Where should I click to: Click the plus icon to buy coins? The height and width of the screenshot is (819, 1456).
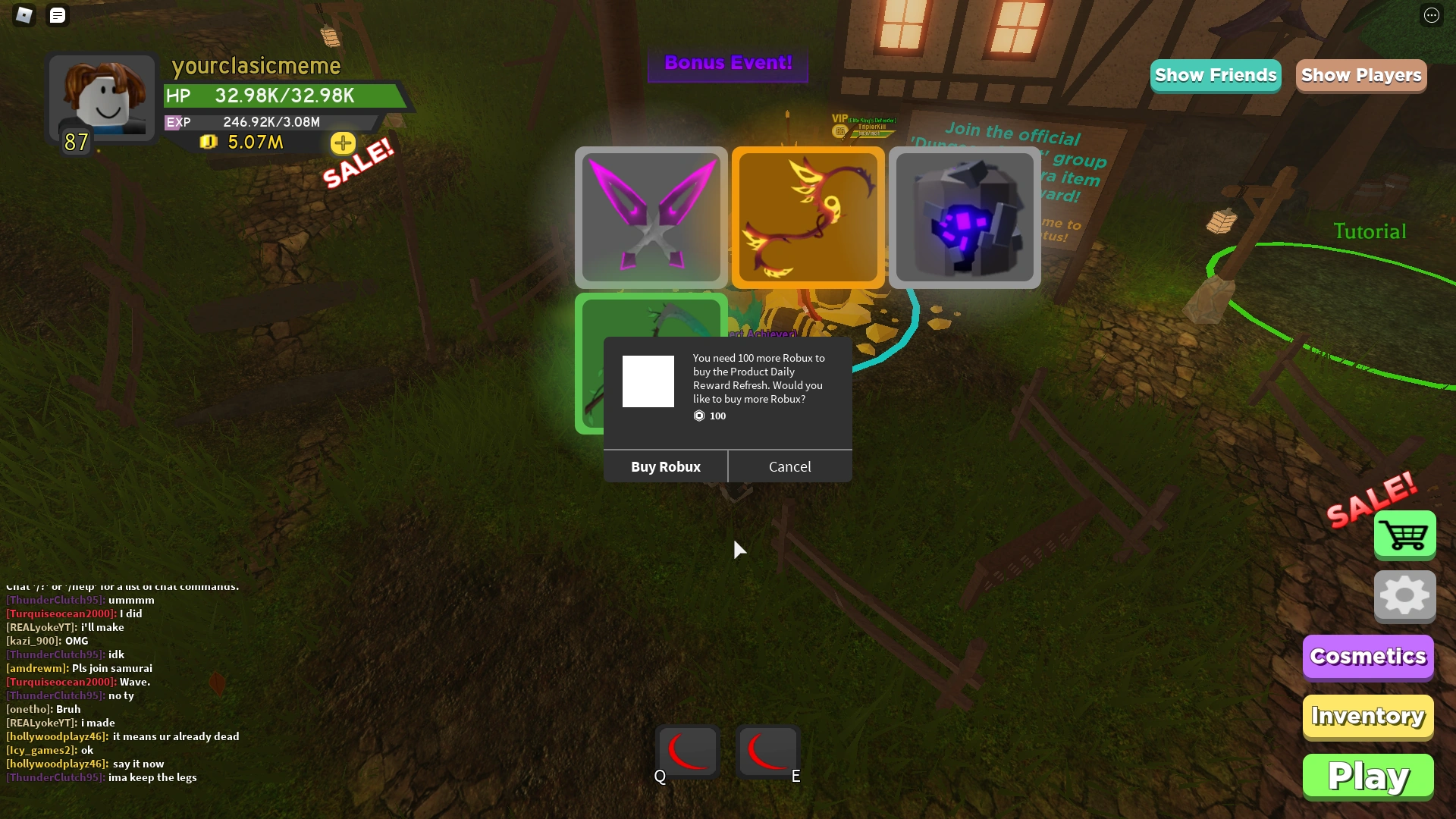point(343,143)
